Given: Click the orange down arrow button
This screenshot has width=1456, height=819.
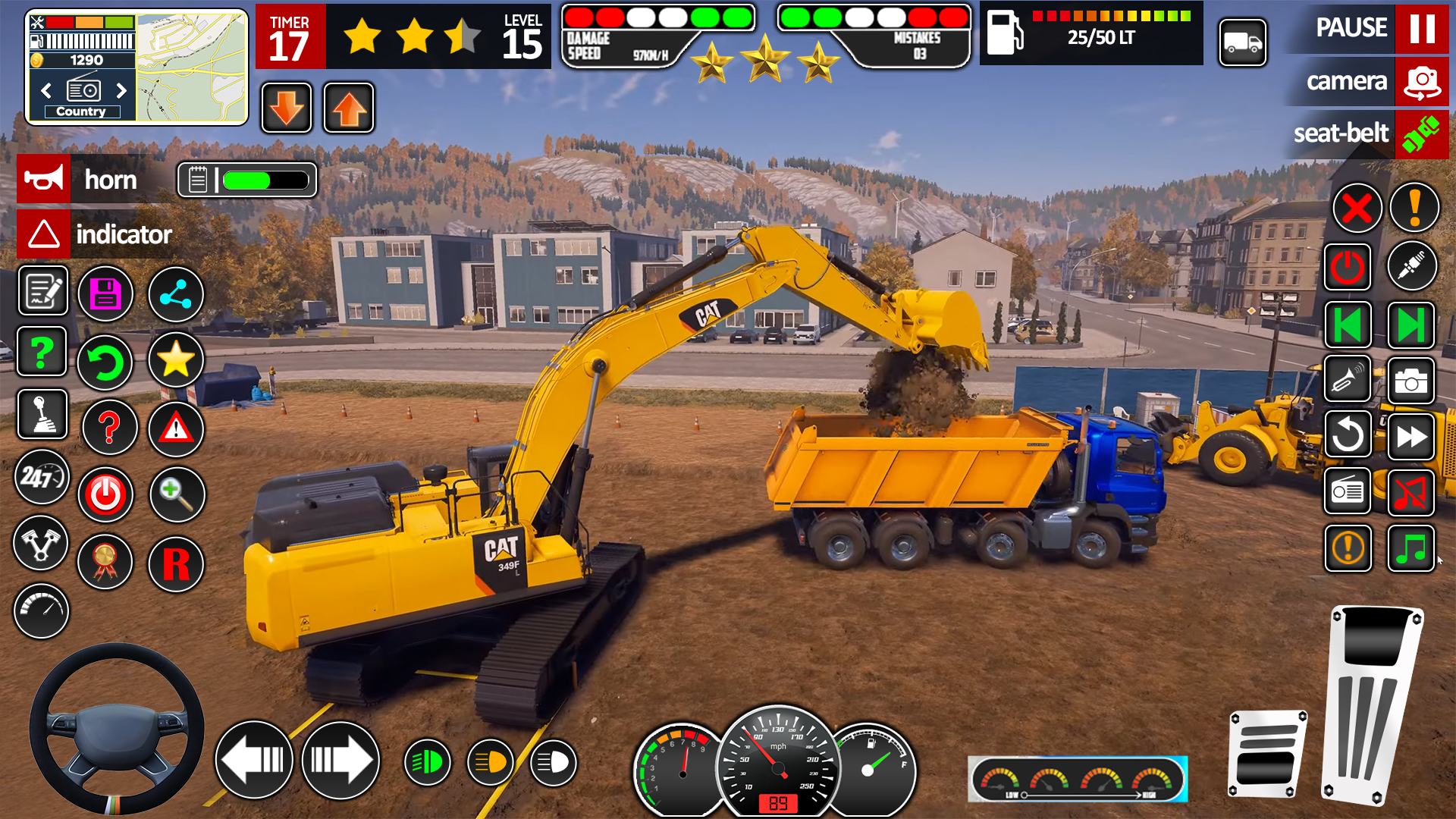Looking at the screenshot, I should pyautogui.click(x=287, y=108).
